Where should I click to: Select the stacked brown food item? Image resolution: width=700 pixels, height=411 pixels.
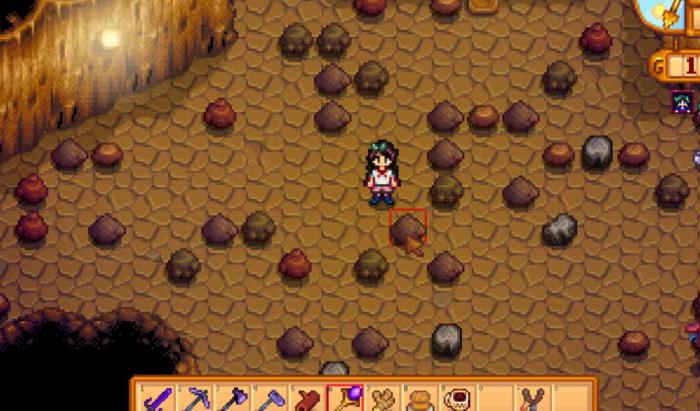pos(420,398)
